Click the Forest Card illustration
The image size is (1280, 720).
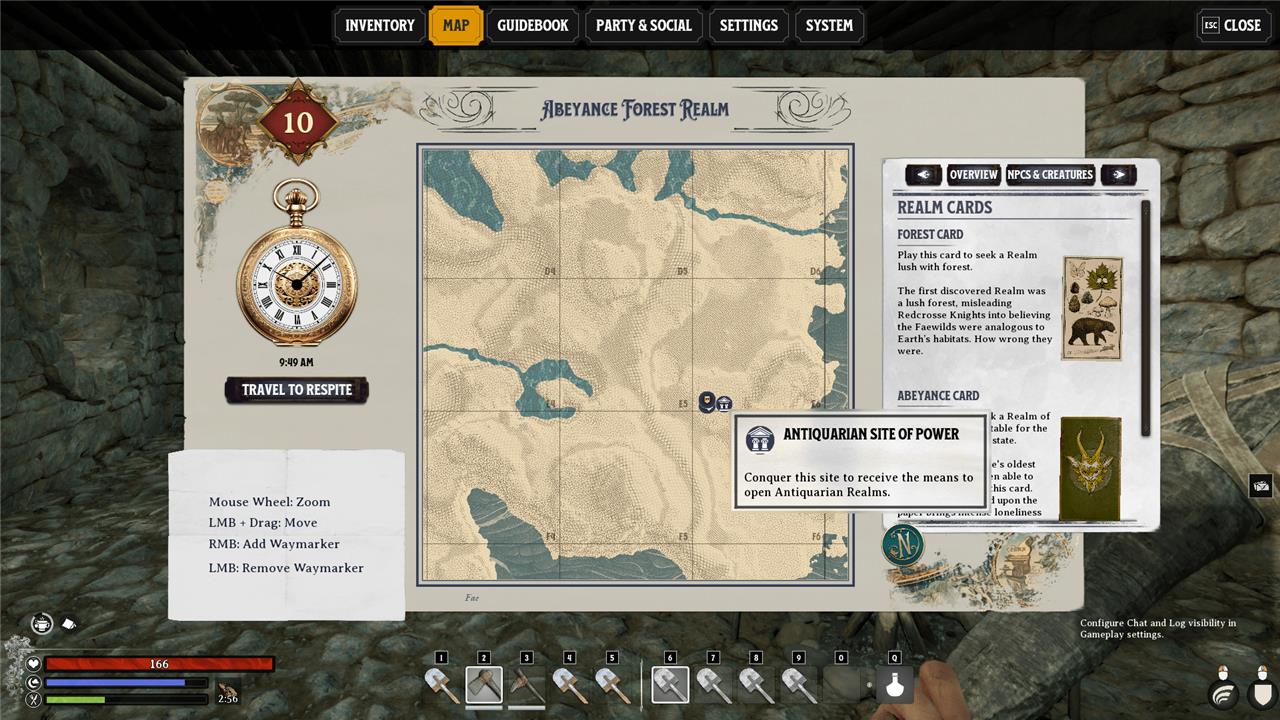pos(1091,308)
